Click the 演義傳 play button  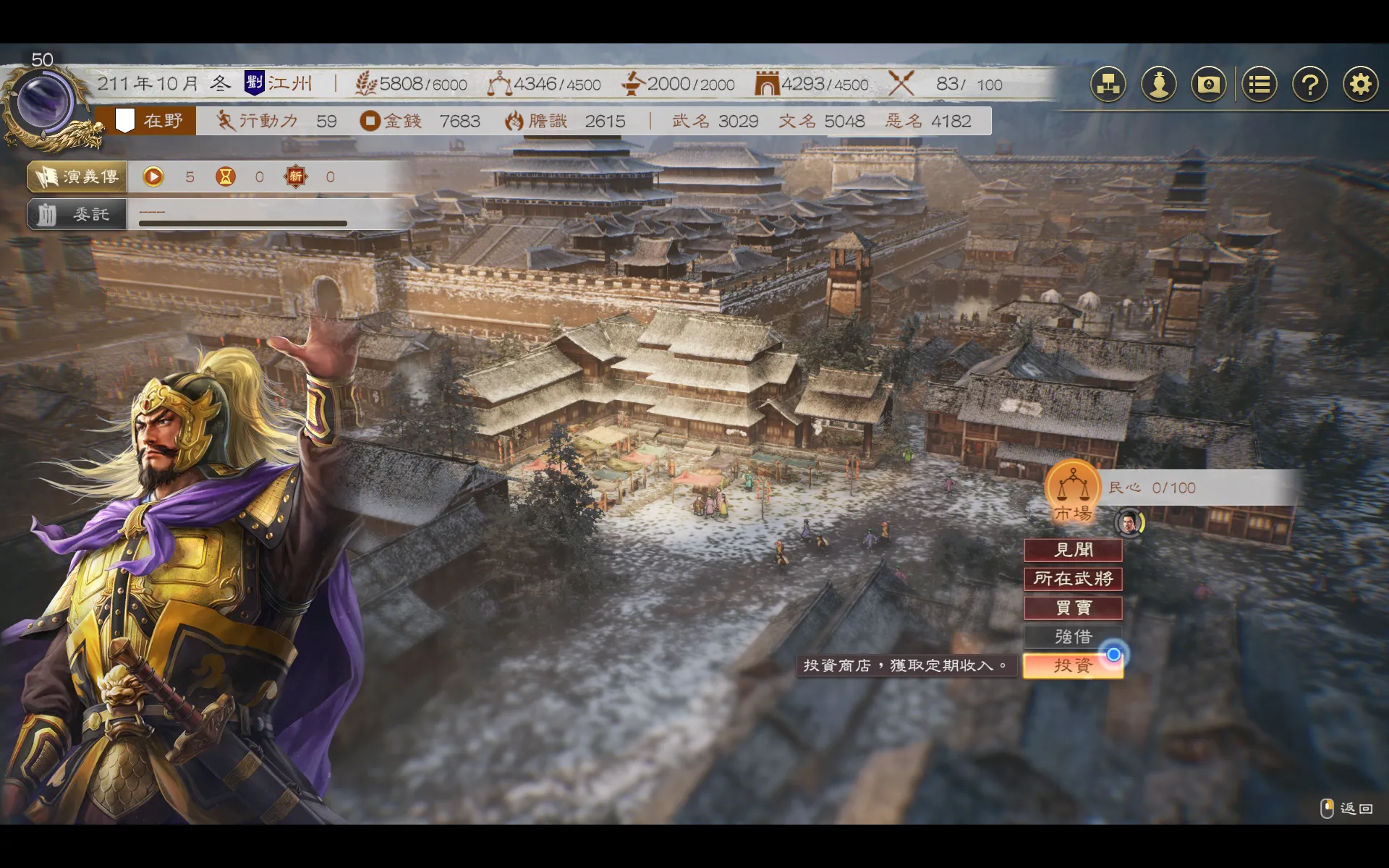152,176
